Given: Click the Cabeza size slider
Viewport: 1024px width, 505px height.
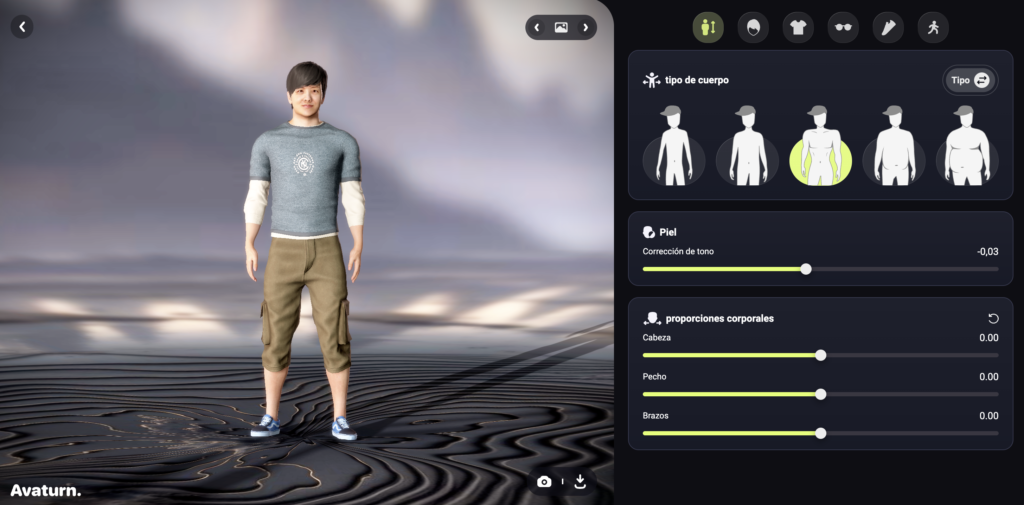Looking at the screenshot, I should tap(821, 355).
